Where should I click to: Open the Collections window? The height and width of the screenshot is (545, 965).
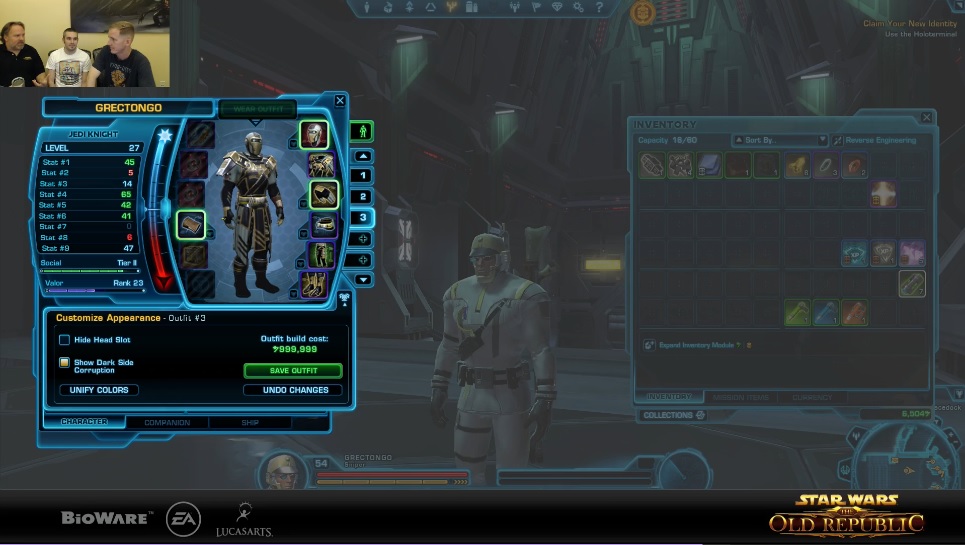[673, 415]
